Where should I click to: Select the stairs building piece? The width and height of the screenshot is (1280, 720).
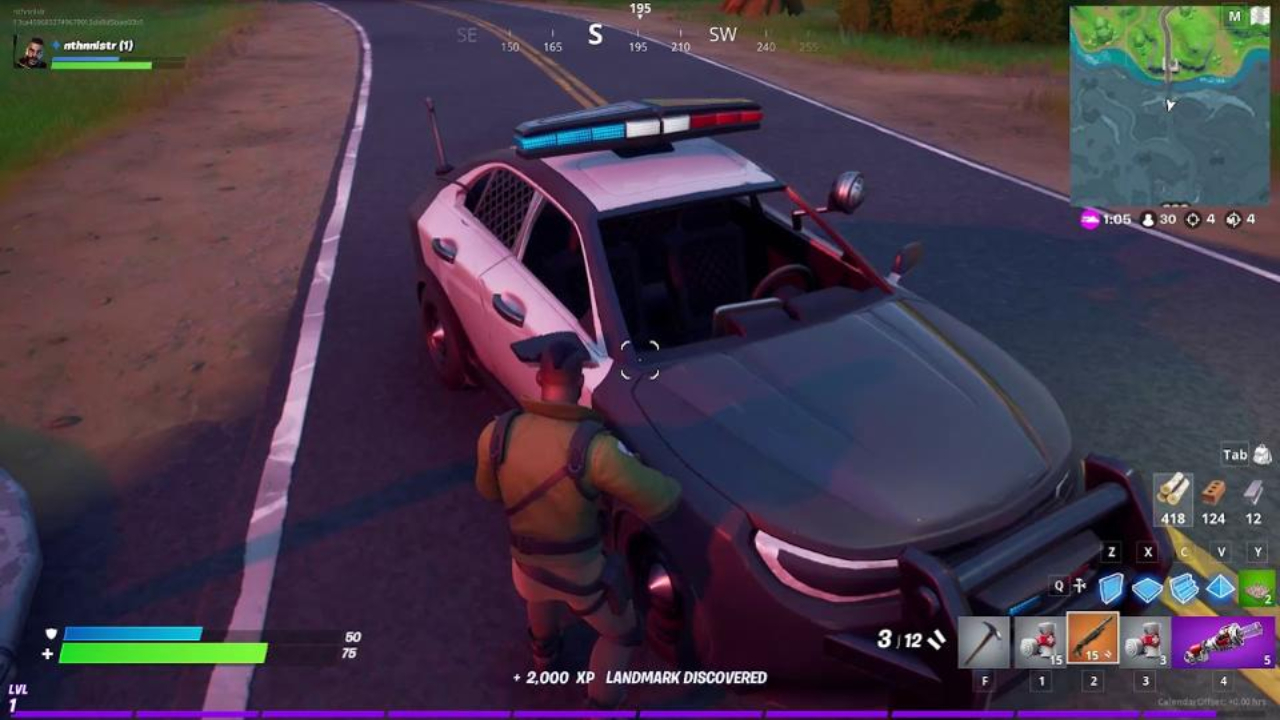[x=1184, y=588]
